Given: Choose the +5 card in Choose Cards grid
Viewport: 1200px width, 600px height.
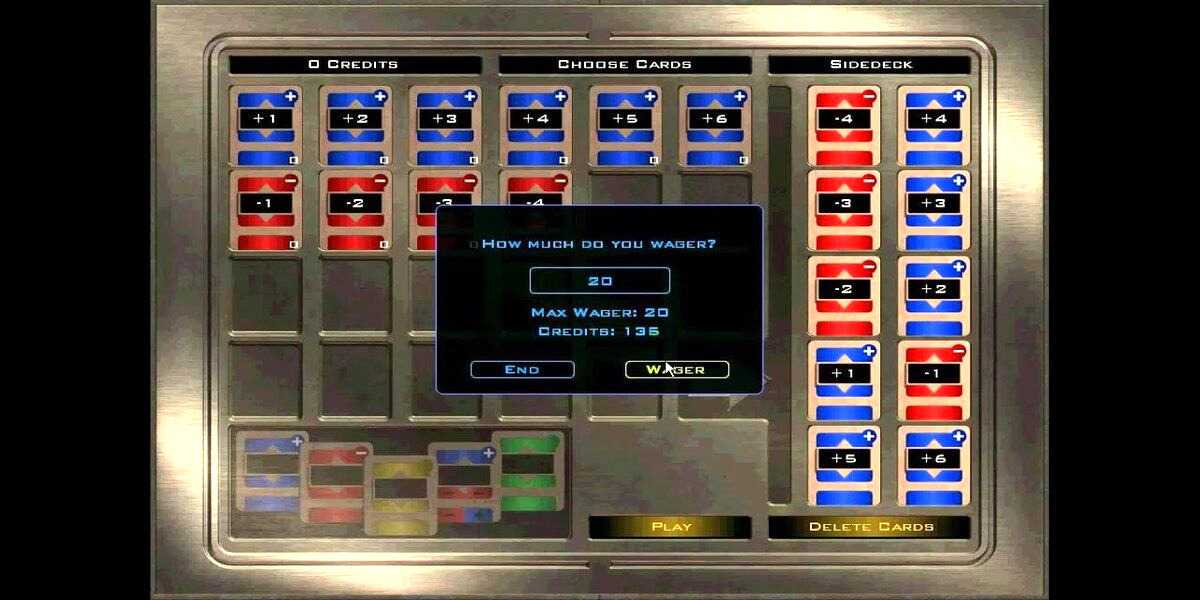Looking at the screenshot, I should pyautogui.click(x=625, y=125).
